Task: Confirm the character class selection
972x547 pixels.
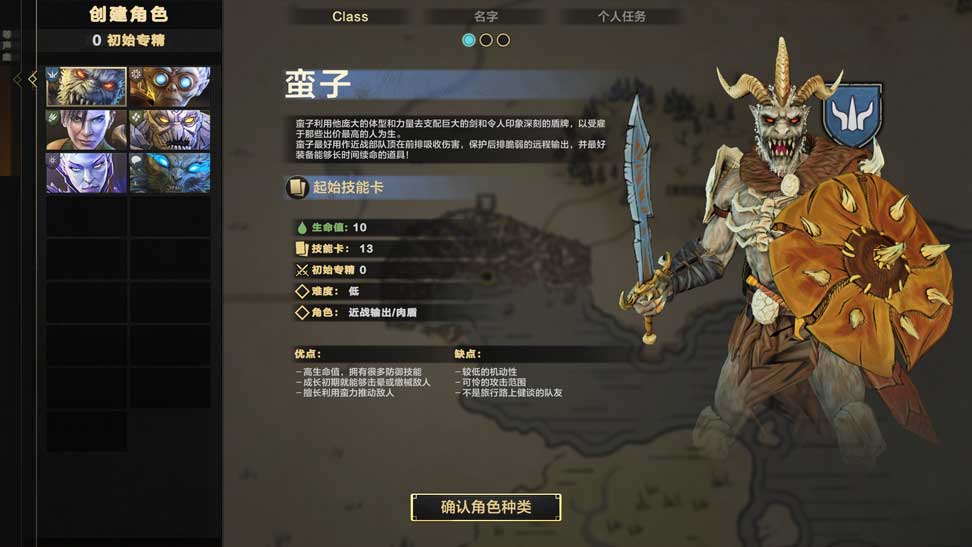Action: [486, 507]
